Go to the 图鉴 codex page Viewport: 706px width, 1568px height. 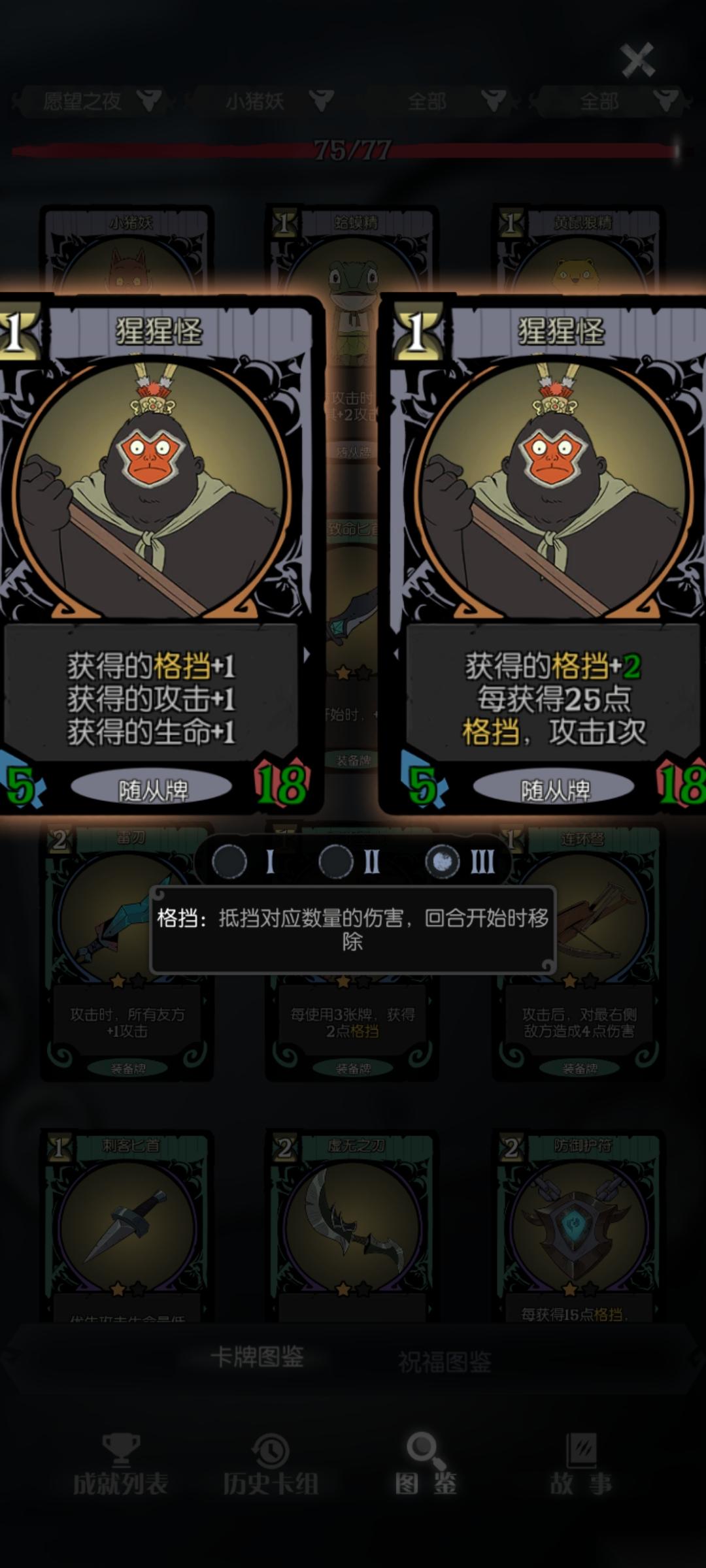(426, 1465)
